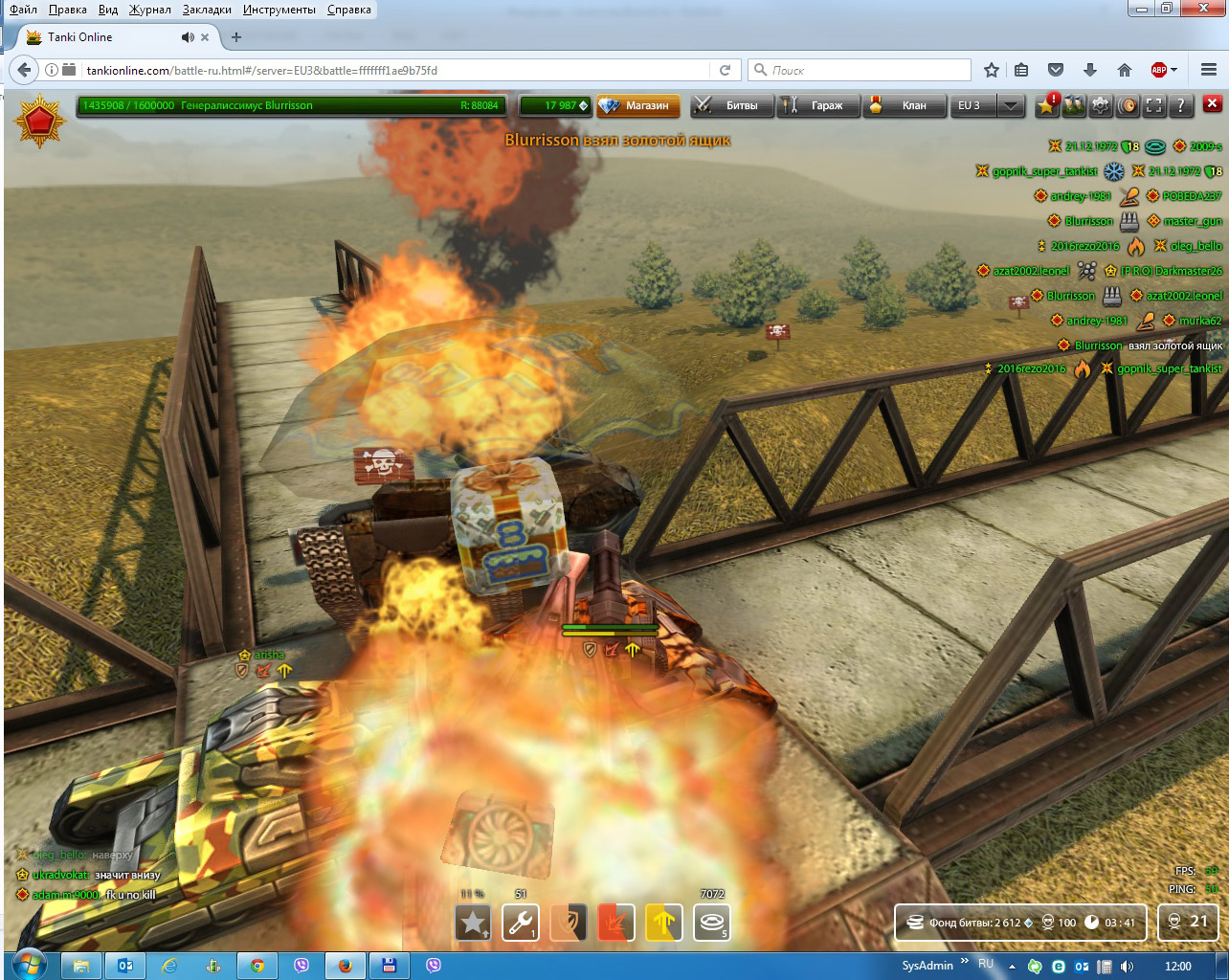
Task: Expand the EU 3 server dropdown
Action: click(x=1011, y=105)
